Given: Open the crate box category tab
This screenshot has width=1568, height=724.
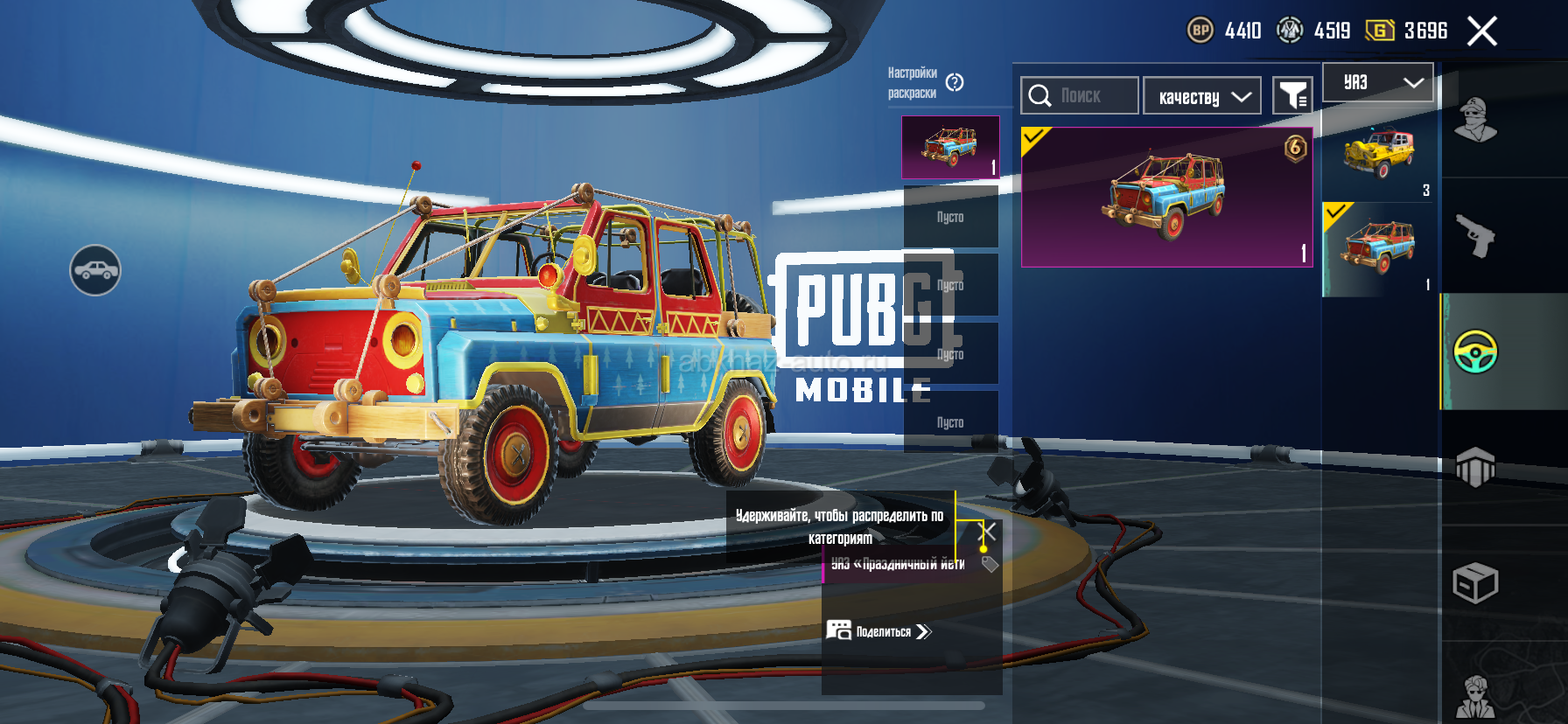Looking at the screenshot, I should point(1475,583).
